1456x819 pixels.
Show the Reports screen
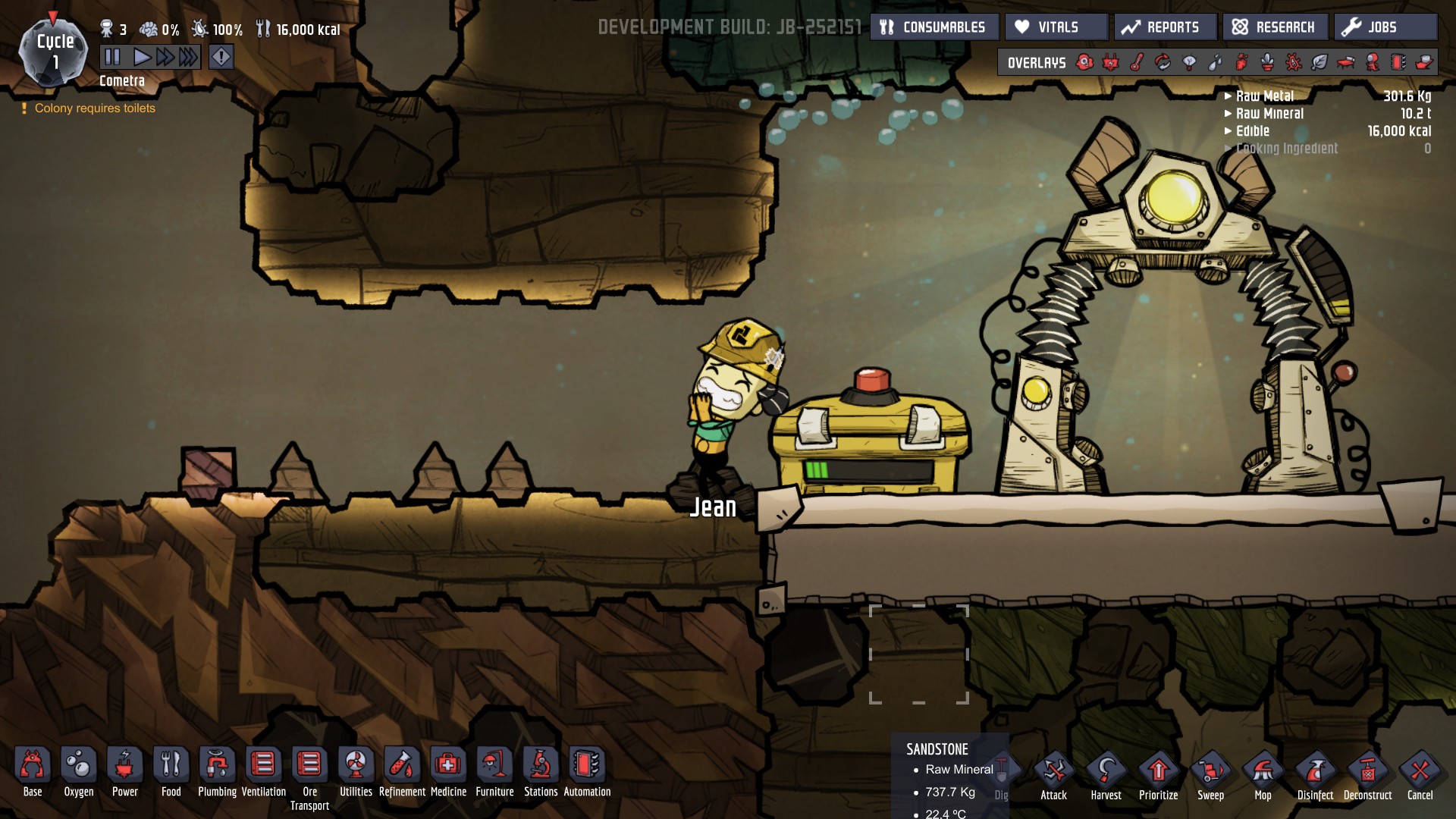[x=1165, y=27]
